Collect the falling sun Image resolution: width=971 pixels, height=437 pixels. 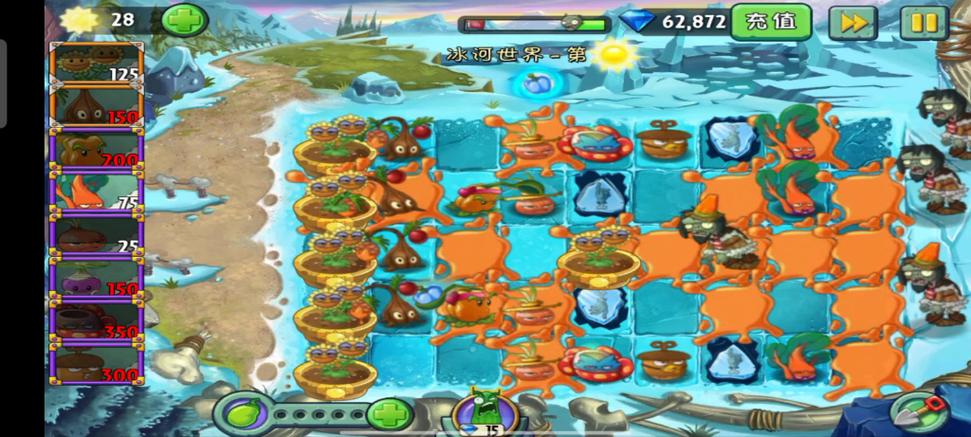tap(617, 54)
